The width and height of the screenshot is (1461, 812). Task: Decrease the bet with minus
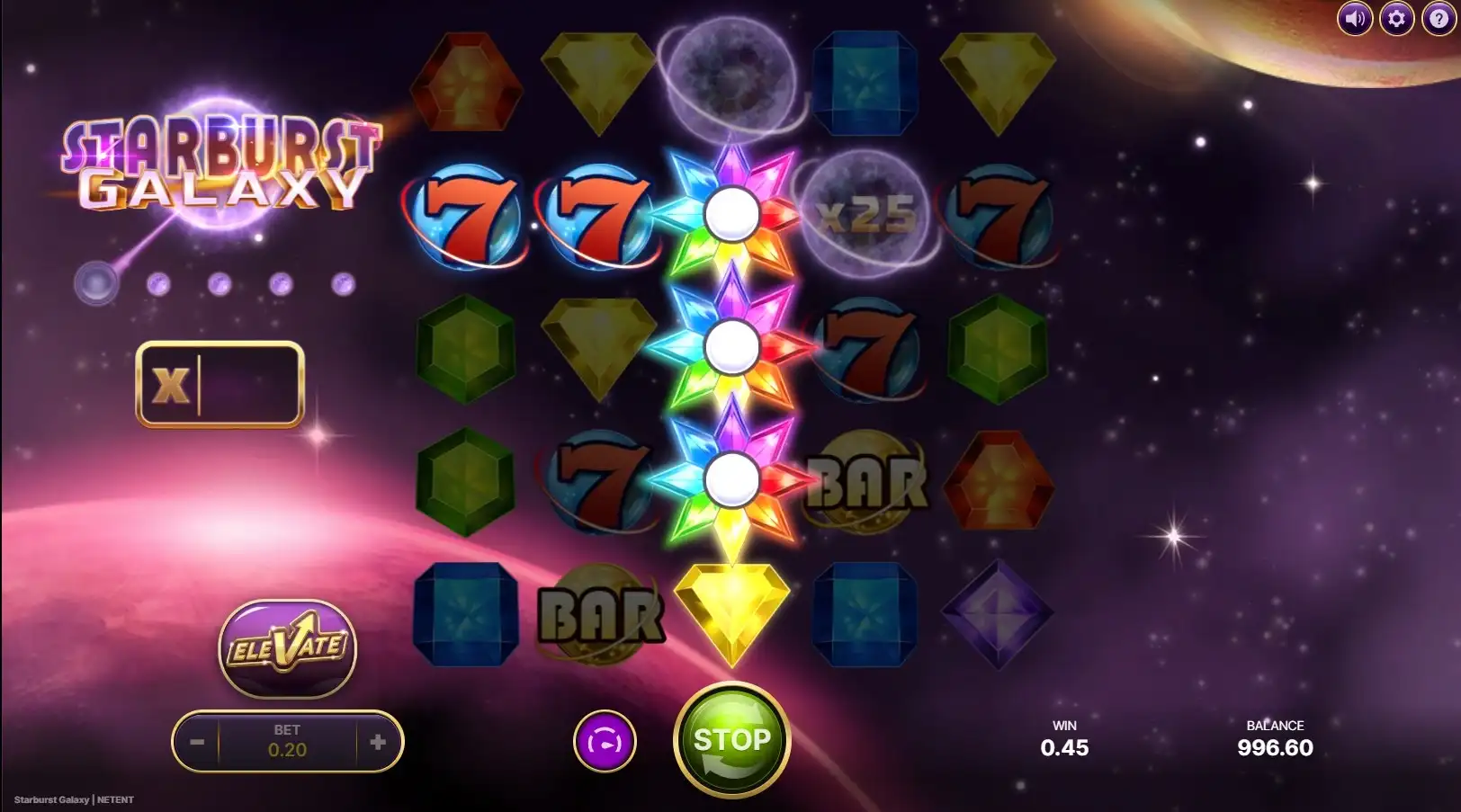[197, 742]
